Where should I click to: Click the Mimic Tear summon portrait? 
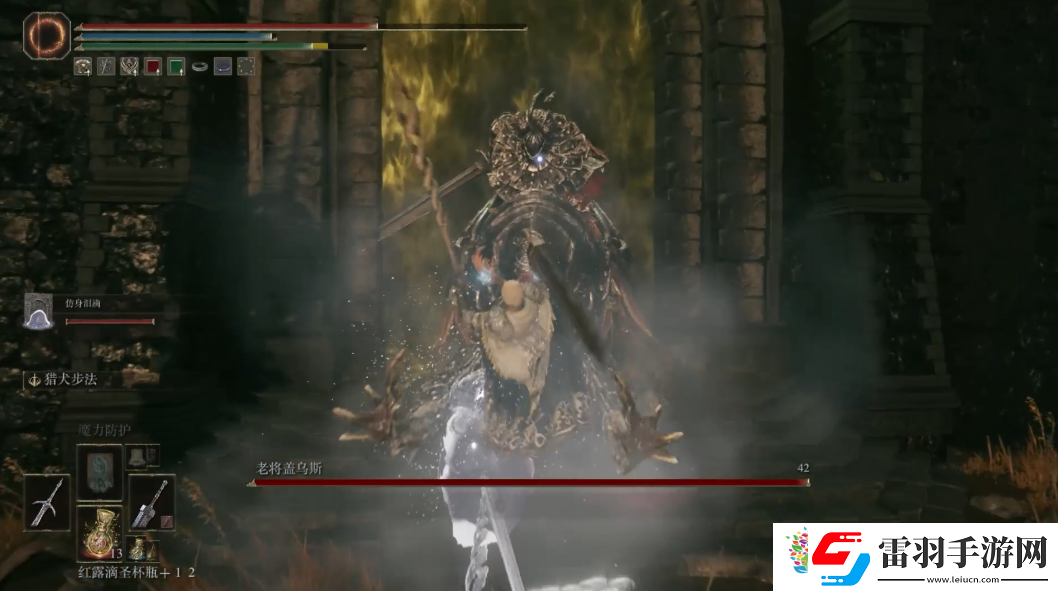pos(39,311)
